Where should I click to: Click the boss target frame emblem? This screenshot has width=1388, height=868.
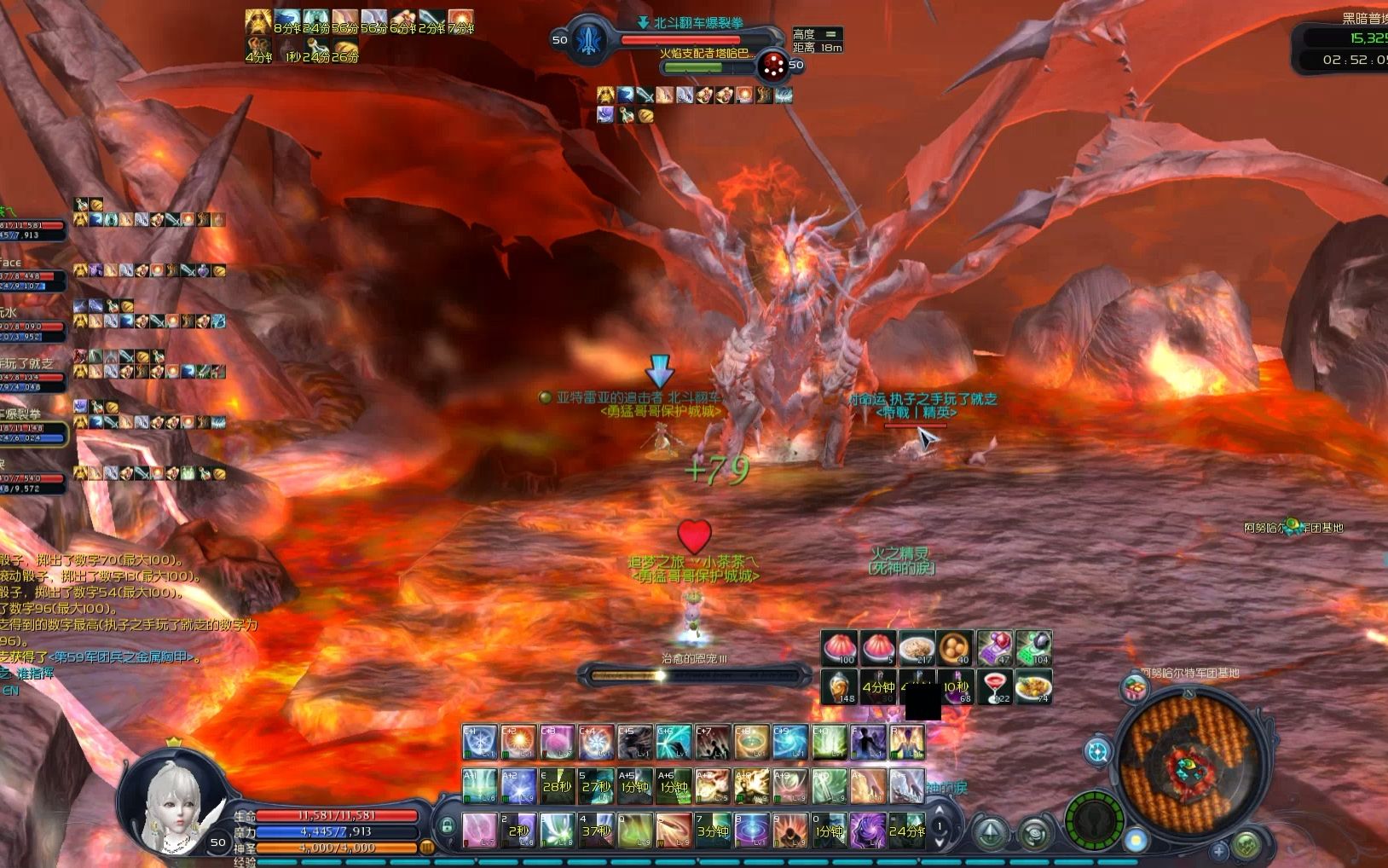click(x=588, y=39)
